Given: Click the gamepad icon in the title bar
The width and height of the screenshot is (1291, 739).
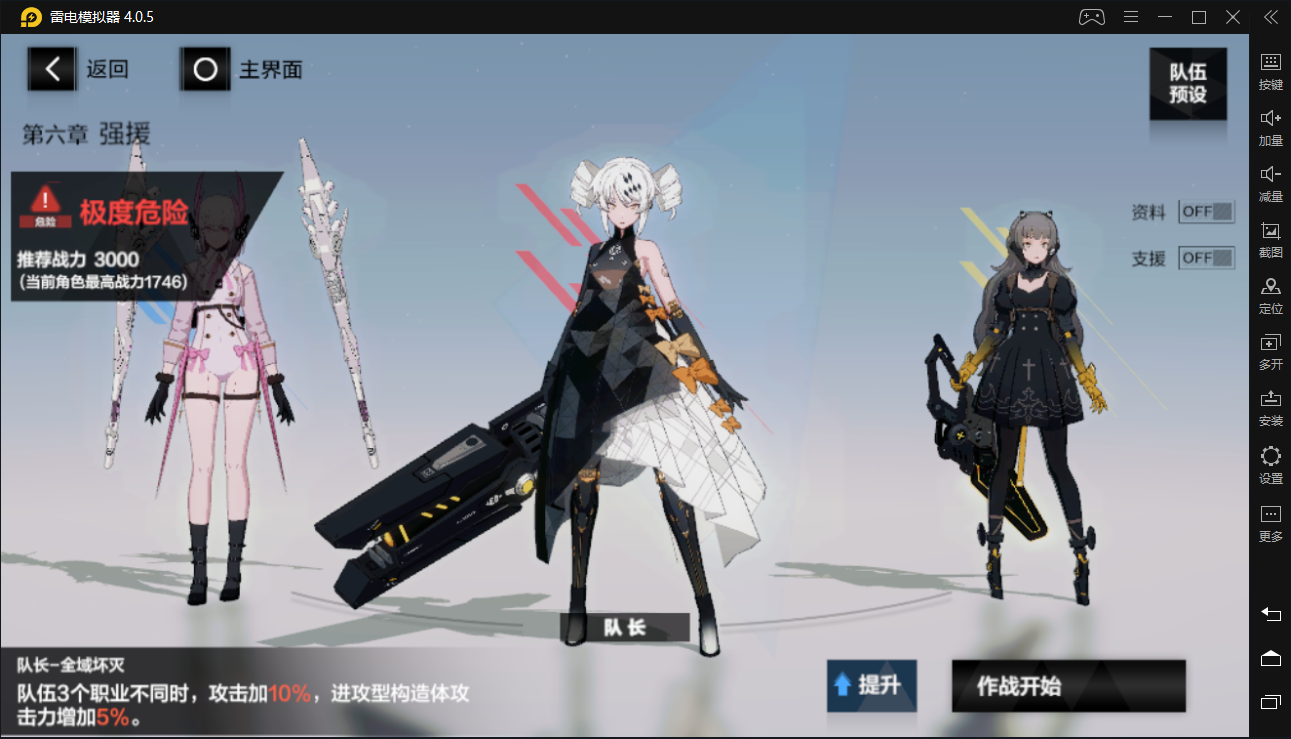Looking at the screenshot, I should (x=1092, y=16).
